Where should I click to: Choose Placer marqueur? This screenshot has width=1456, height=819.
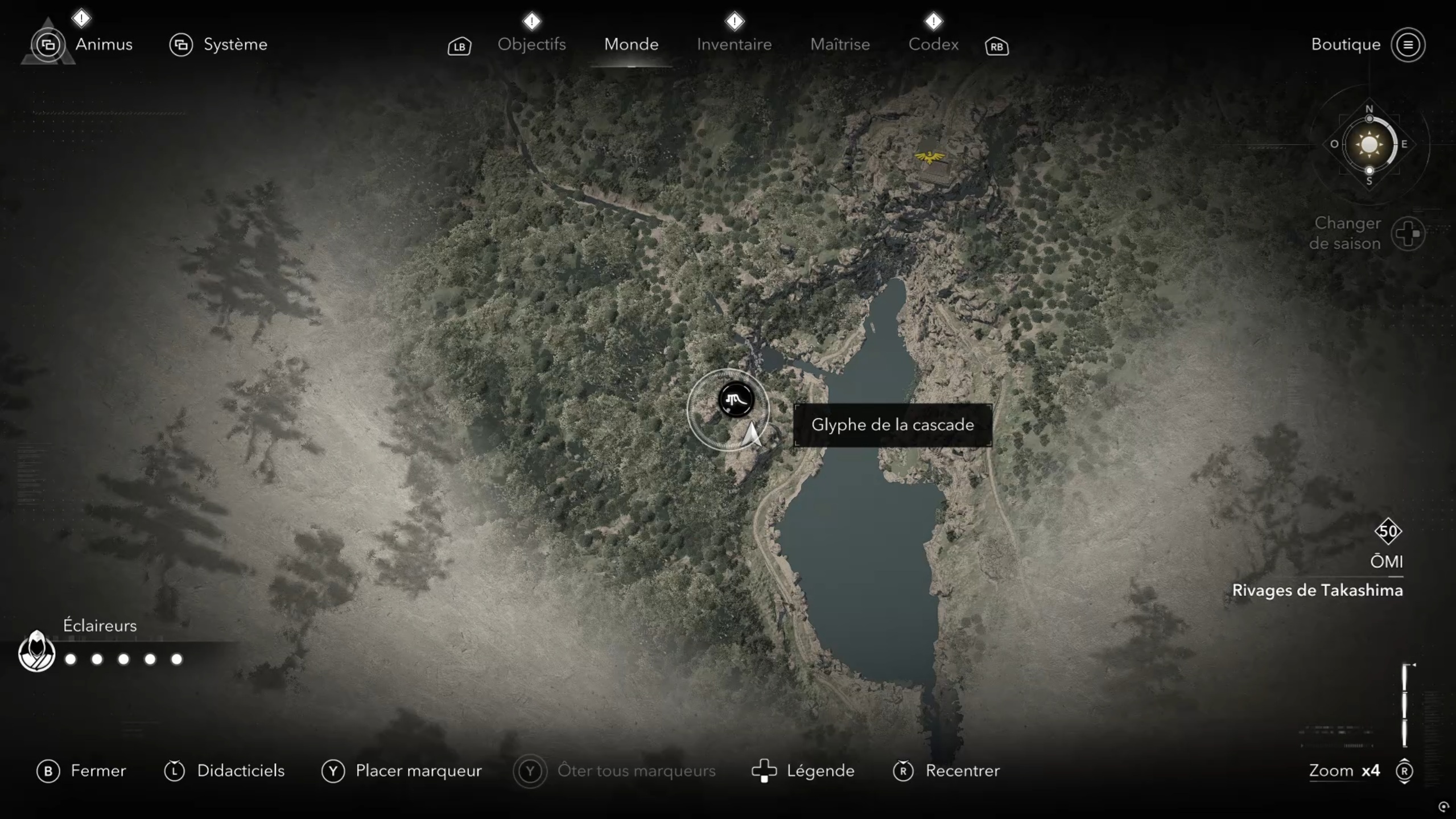point(402,771)
